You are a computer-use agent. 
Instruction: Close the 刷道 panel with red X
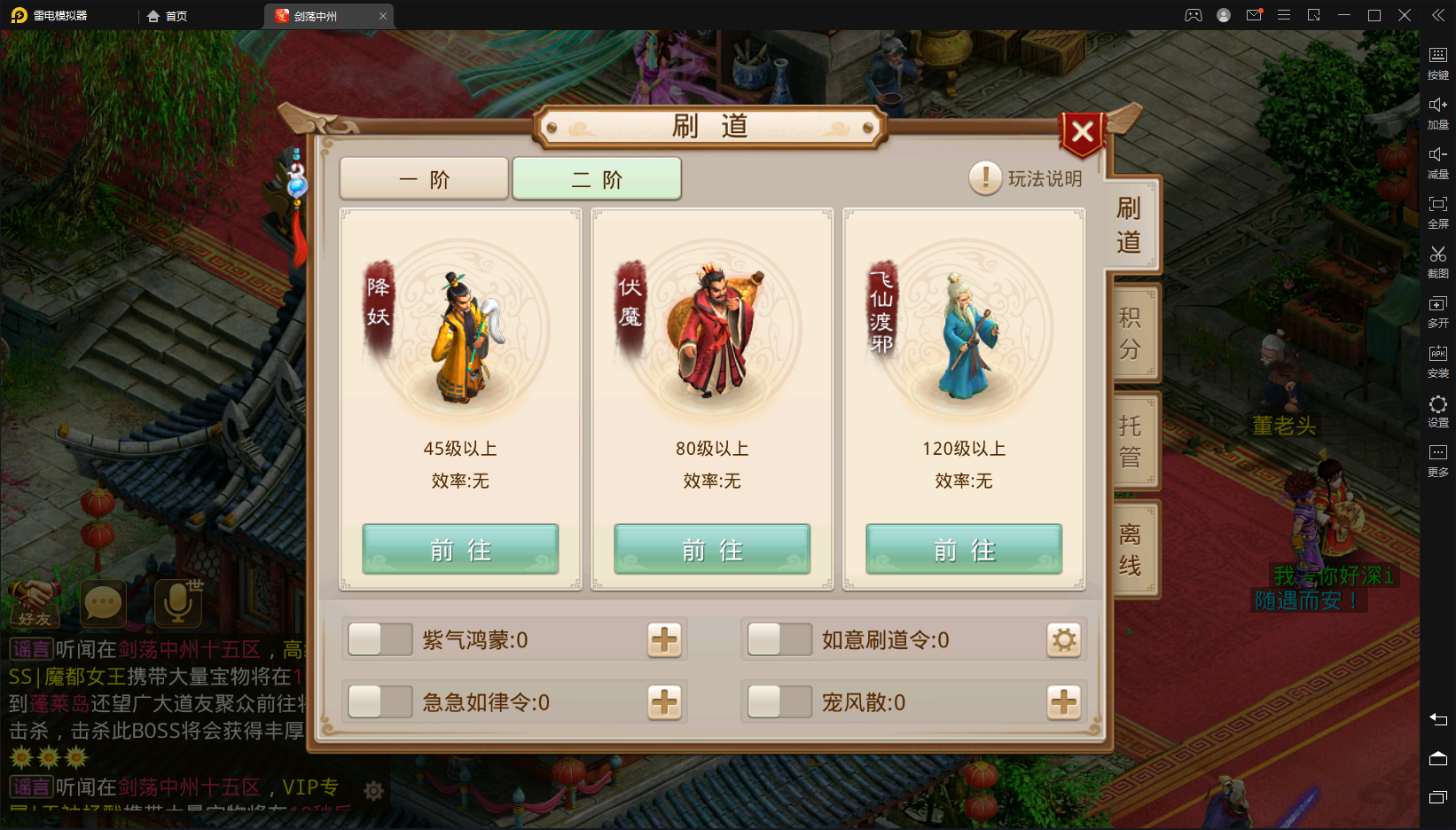click(1082, 133)
